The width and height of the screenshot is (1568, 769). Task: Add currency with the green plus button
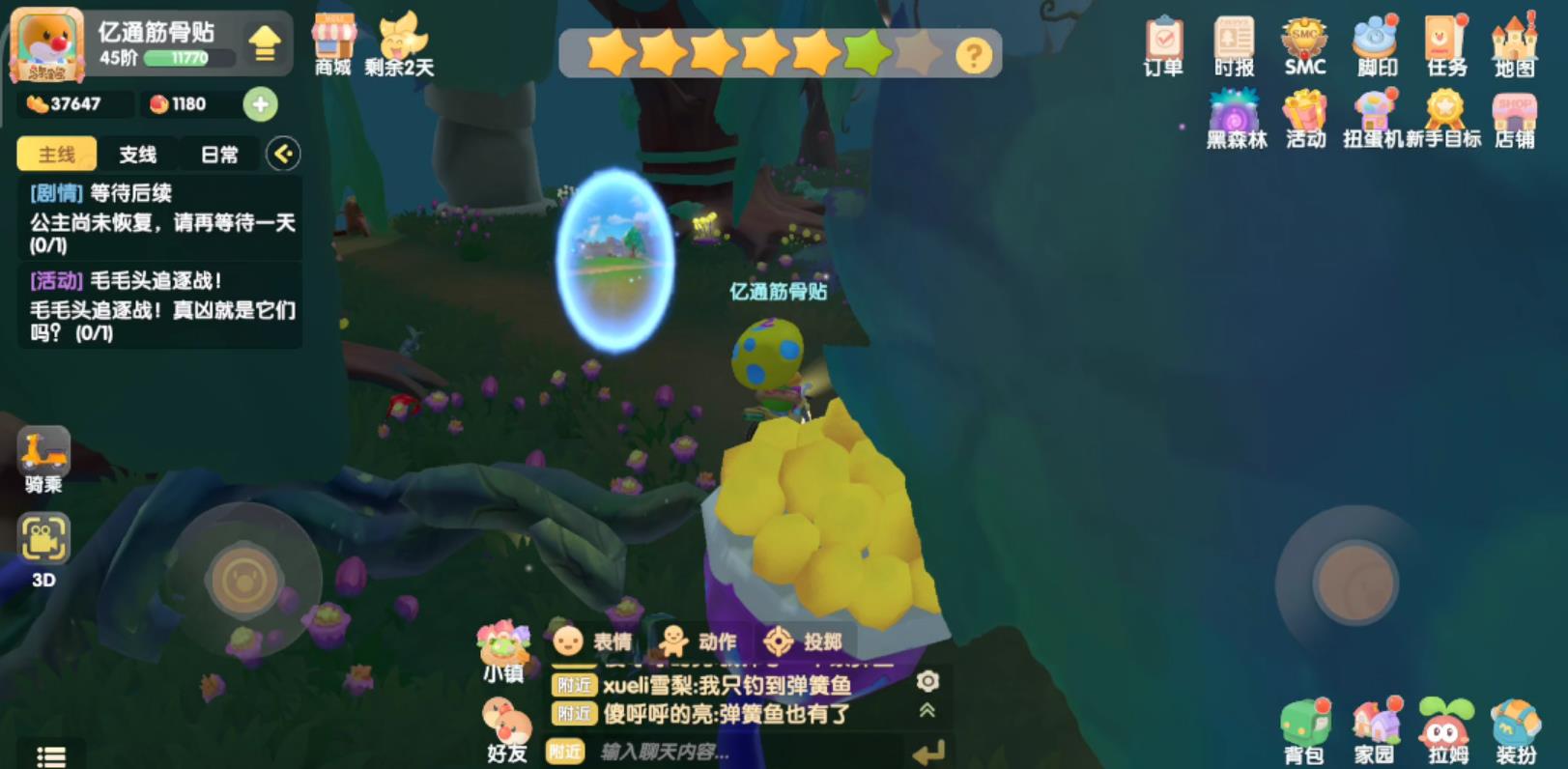click(258, 104)
